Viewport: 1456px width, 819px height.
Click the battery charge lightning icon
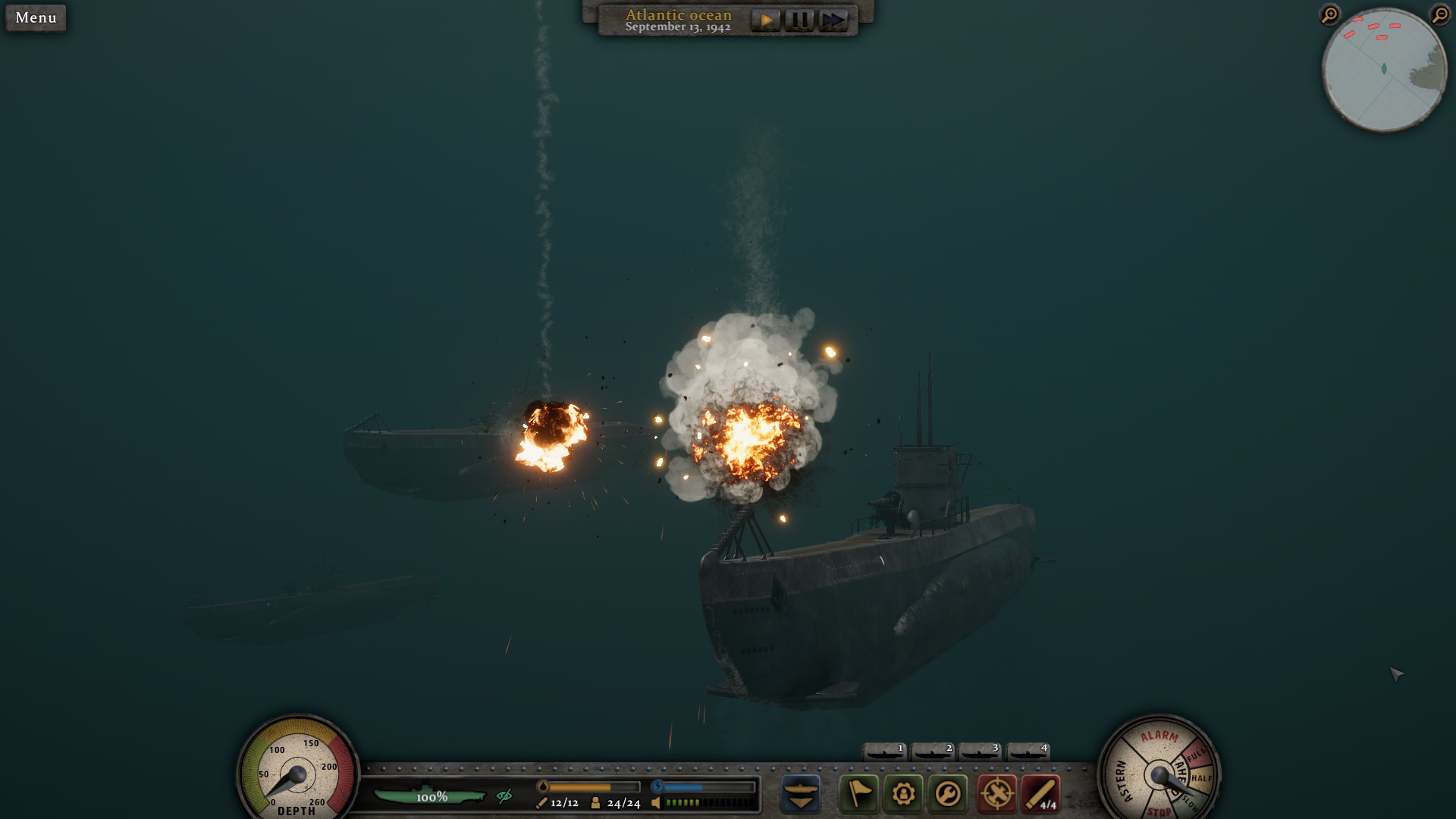[657, 786]
